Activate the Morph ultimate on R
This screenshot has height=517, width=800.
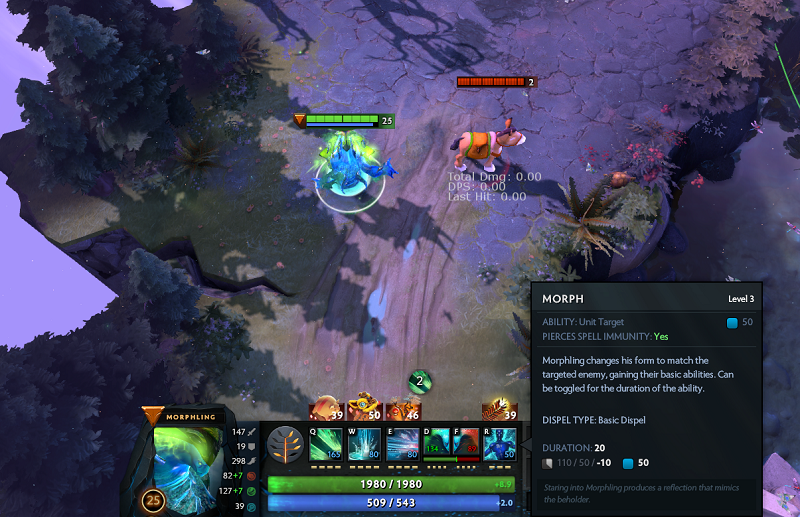pos(500,445)
